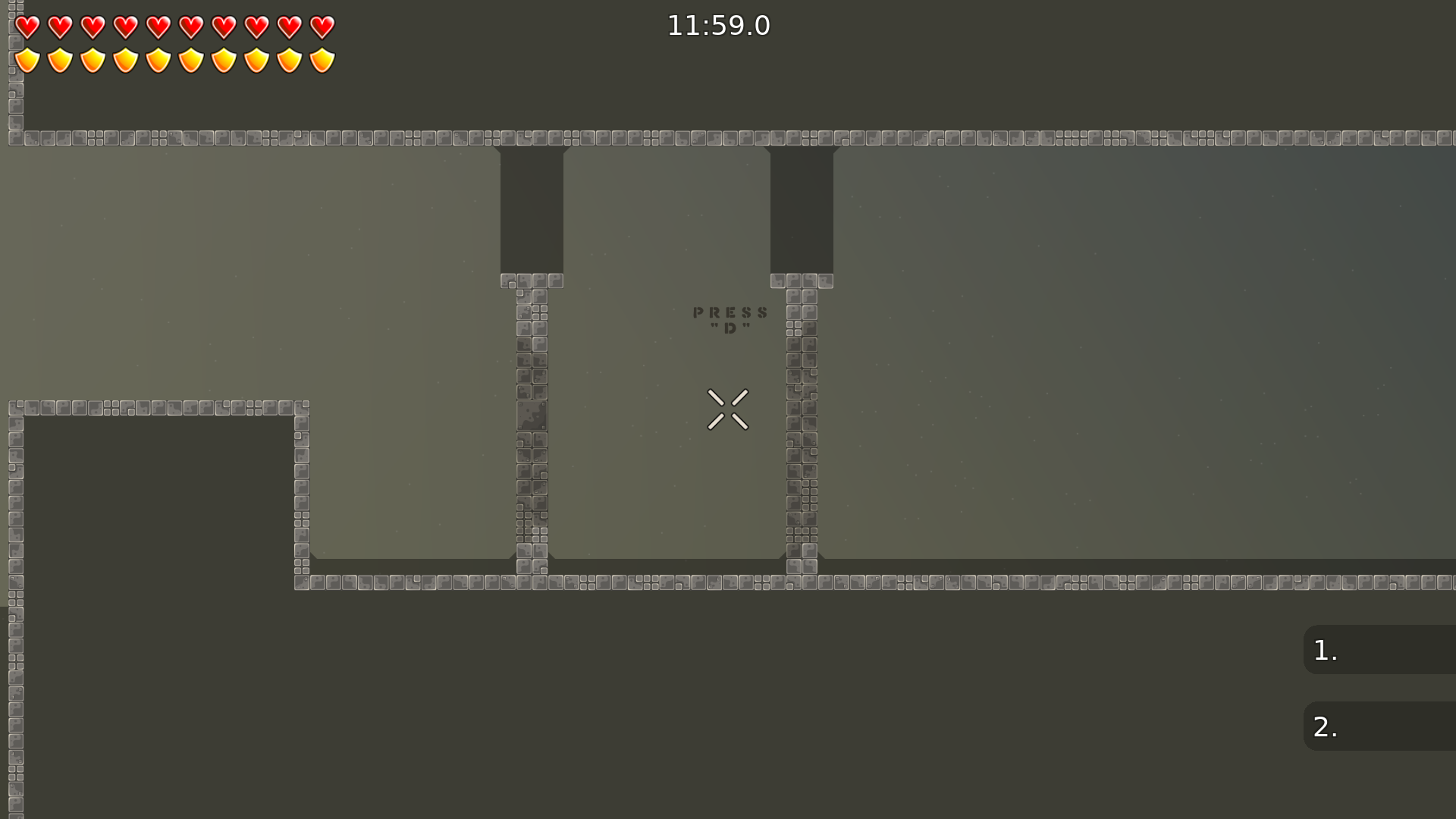Click the white X spawn marker
Screen dimensions: 1456x819
click(728, 409)
